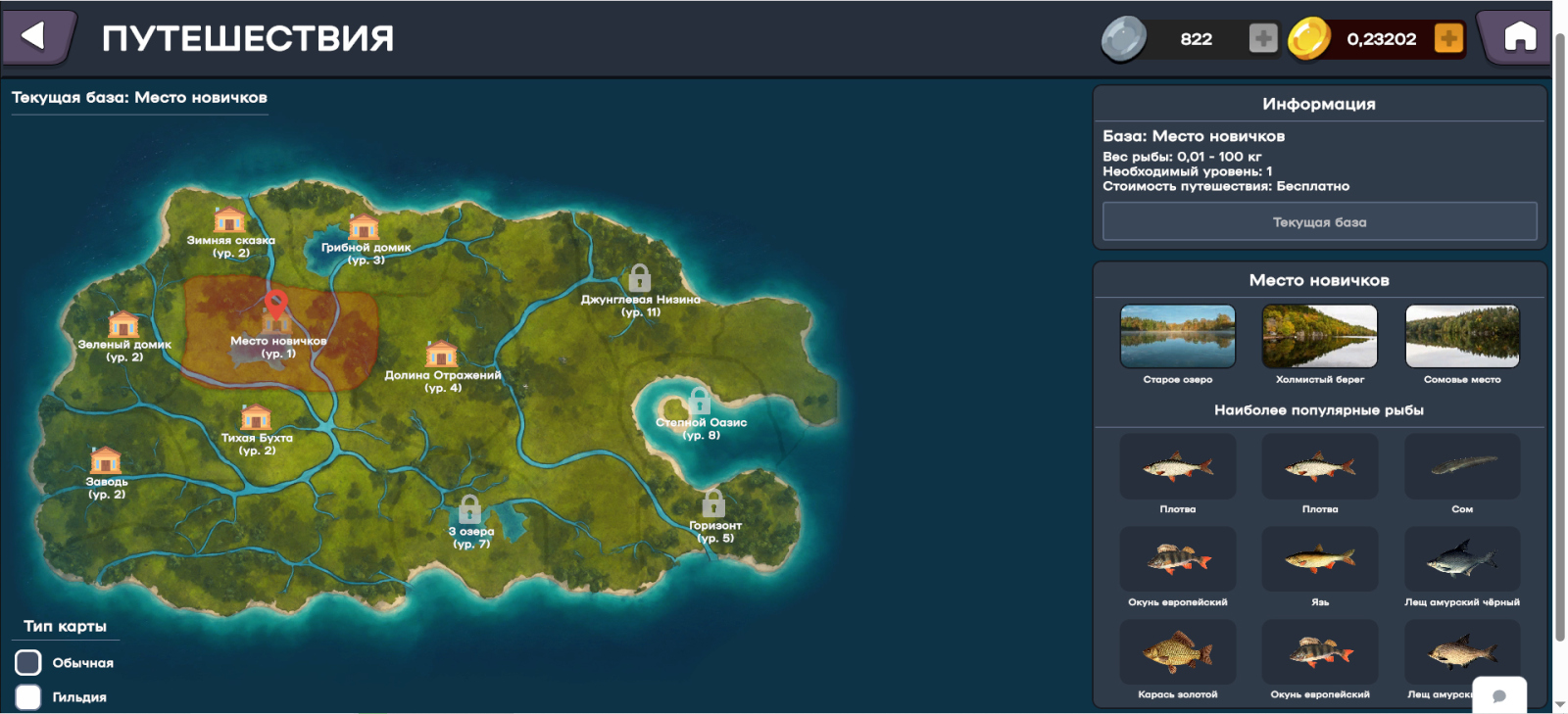This screenshot has width=1568, height=714.
Task: Select Зеленый домик base marker
Action: pyautogui.click(x=123, y=325)
